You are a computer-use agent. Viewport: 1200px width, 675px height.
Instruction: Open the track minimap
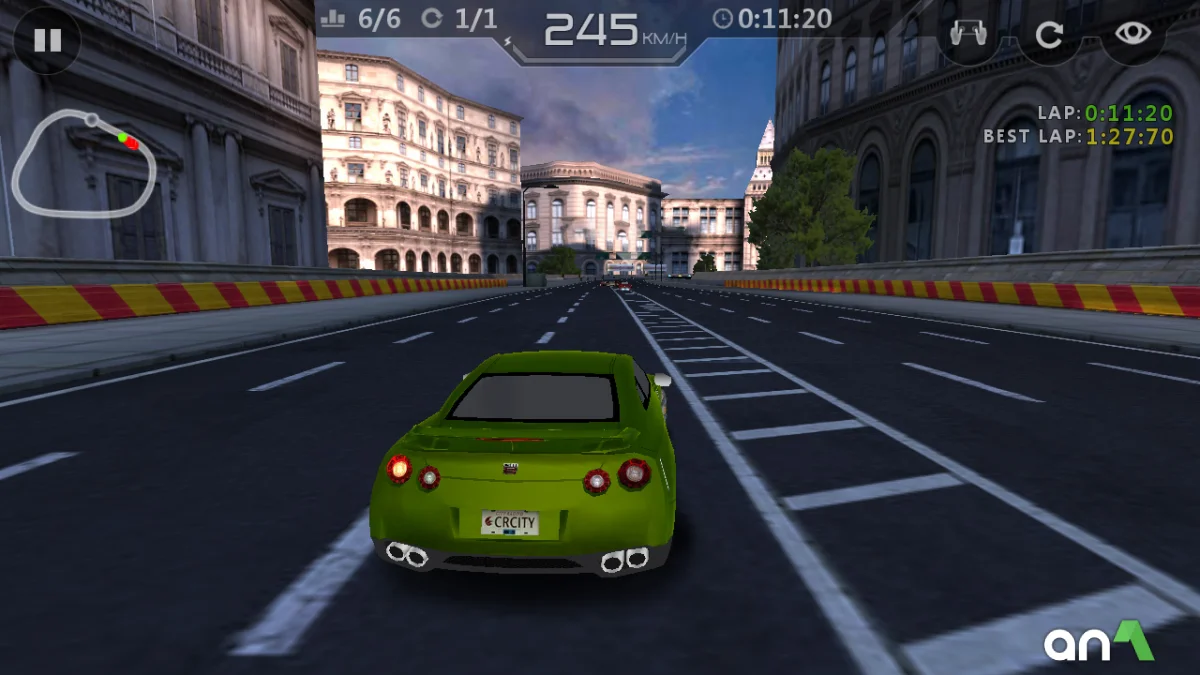pos(85,162)
